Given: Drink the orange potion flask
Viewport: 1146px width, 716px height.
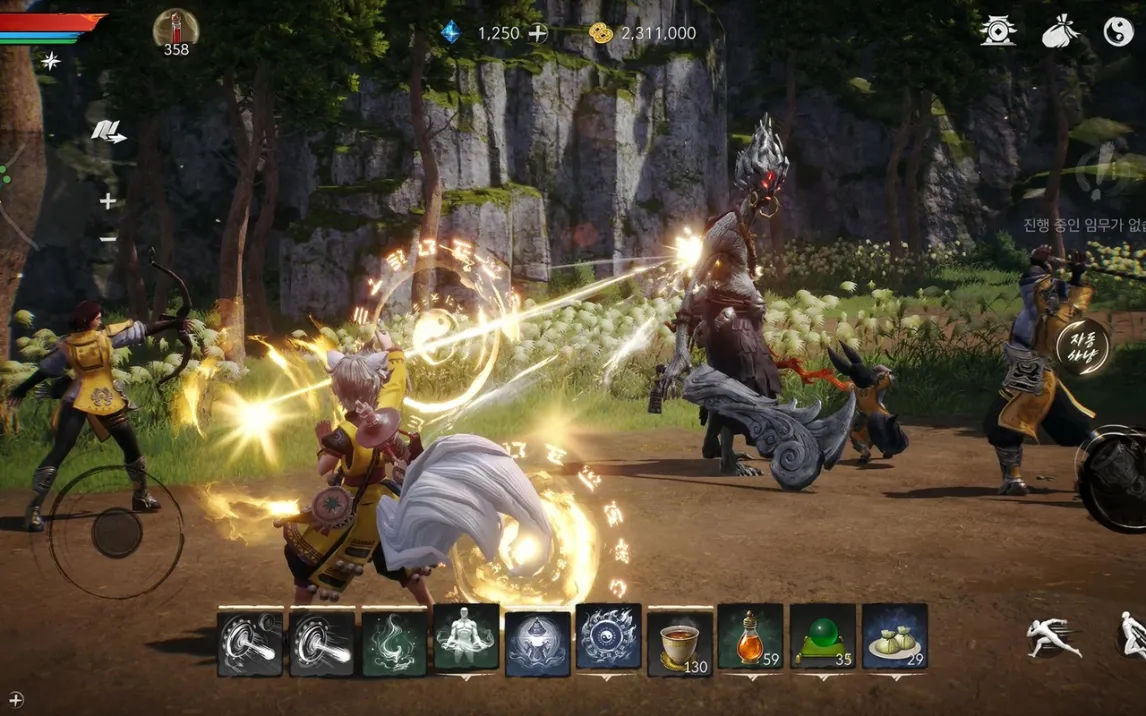Looking at the screenshot, I should pos(750,638).
